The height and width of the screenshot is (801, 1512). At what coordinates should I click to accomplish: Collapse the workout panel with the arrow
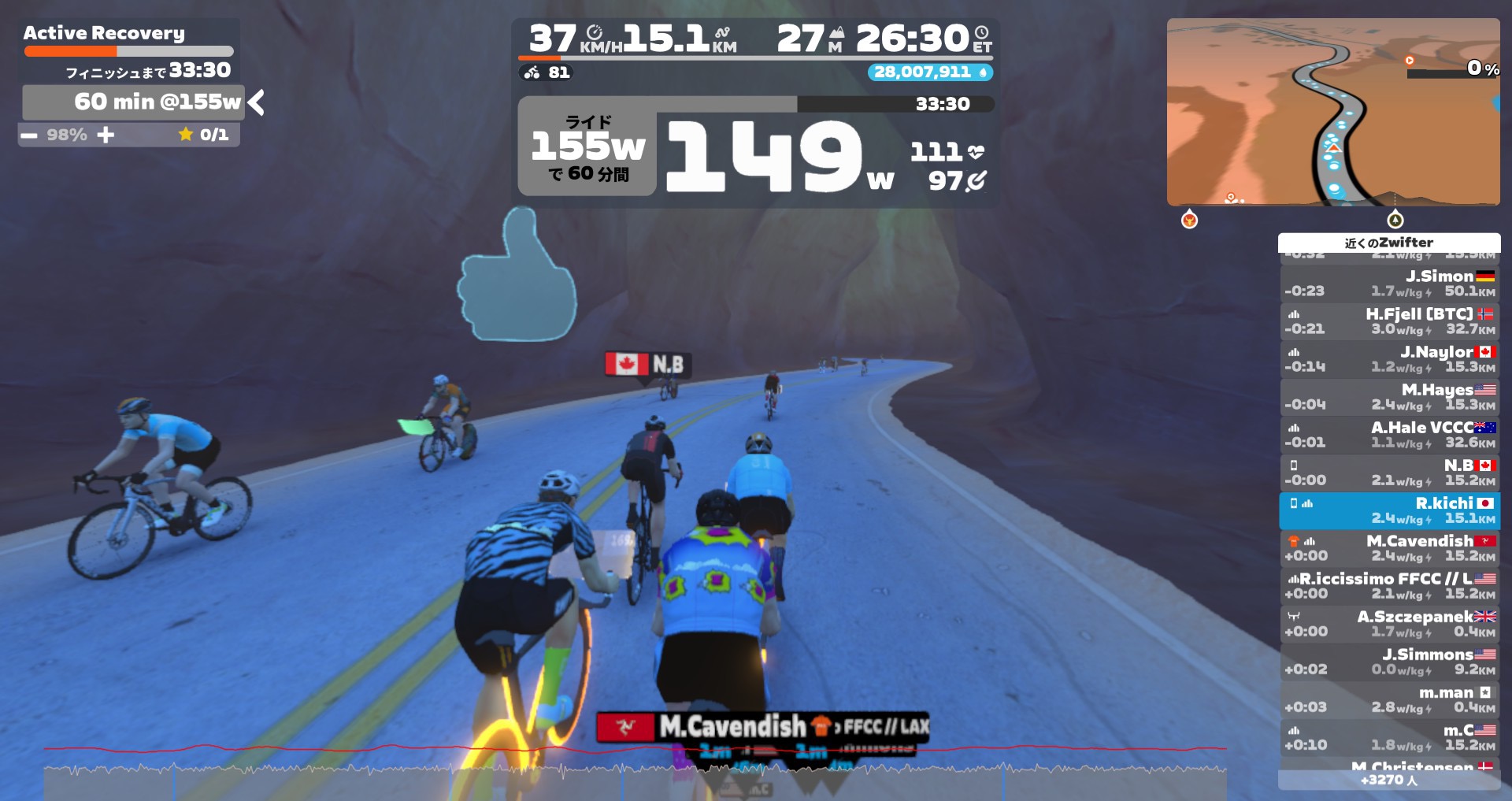point(256,102)
